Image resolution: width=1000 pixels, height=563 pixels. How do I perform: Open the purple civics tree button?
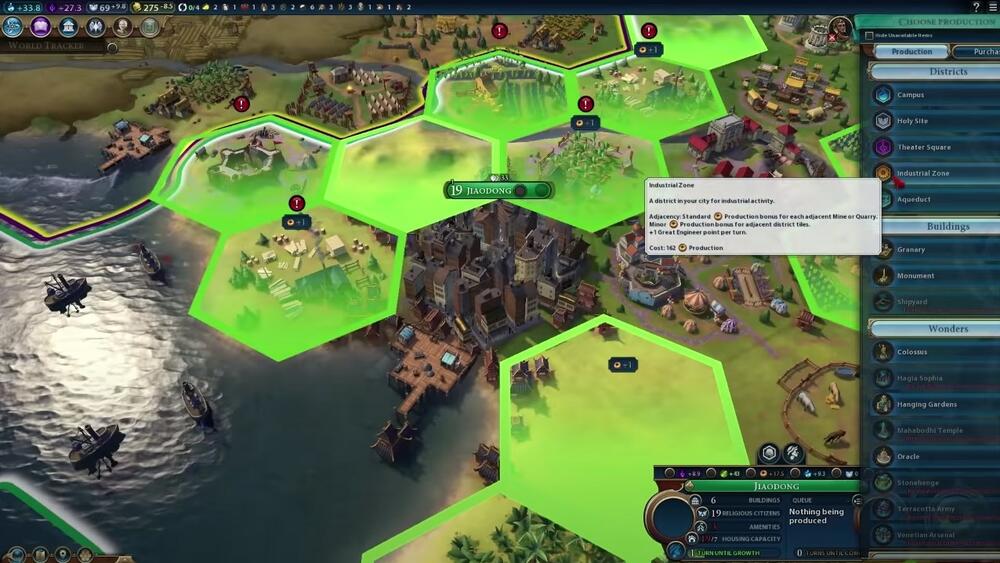tap(41, 27)
